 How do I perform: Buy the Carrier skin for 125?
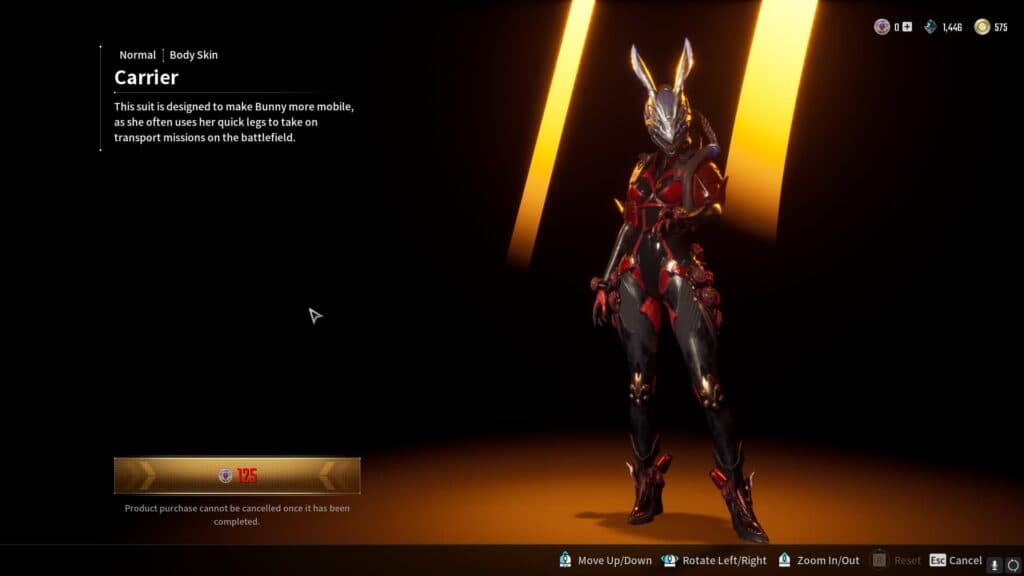tap(237, 476)
